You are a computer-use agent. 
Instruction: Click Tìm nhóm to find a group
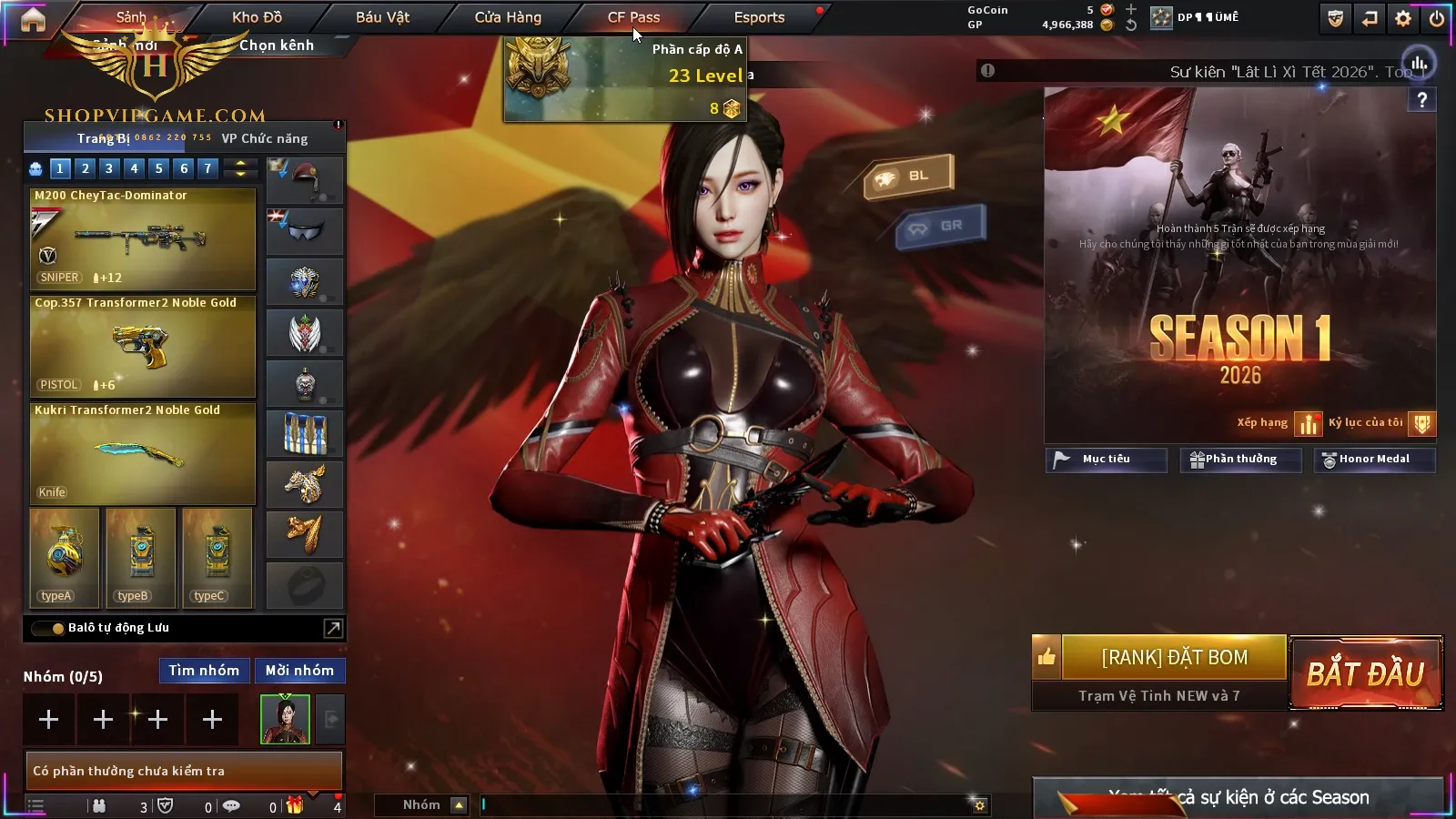(204, 671)
